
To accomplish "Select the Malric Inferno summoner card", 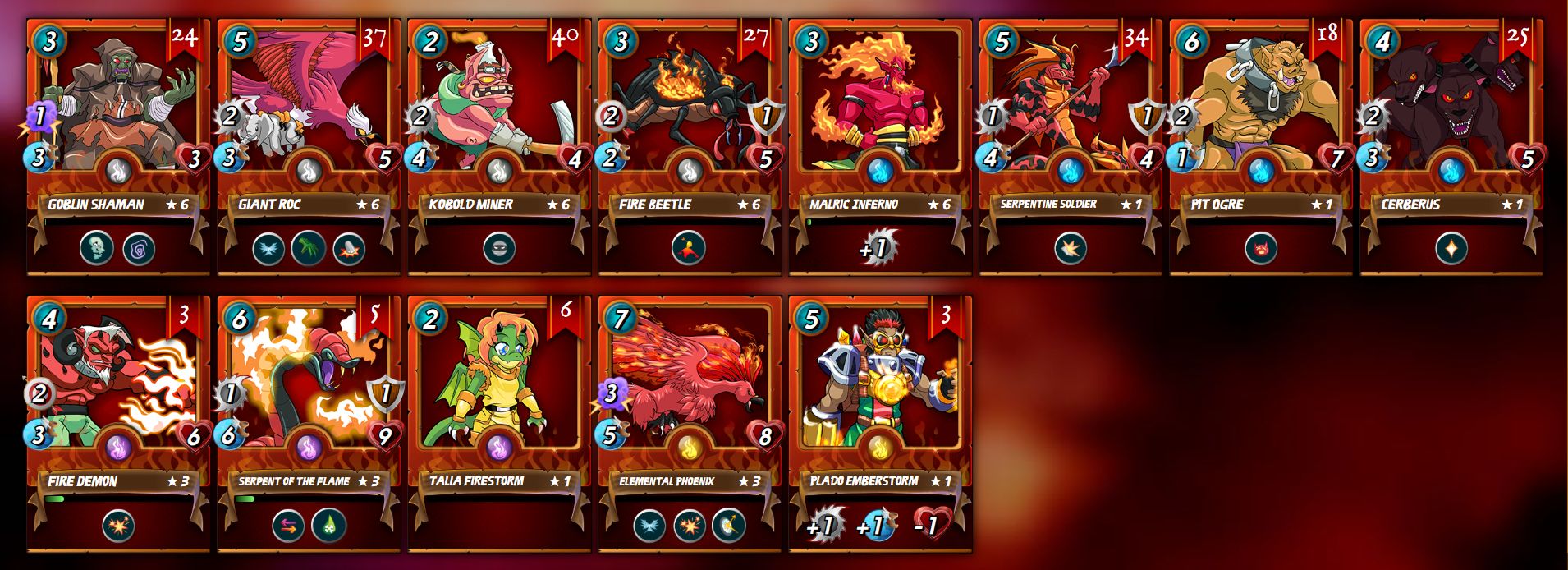I will pyautogui.click(x=879, y=123).
